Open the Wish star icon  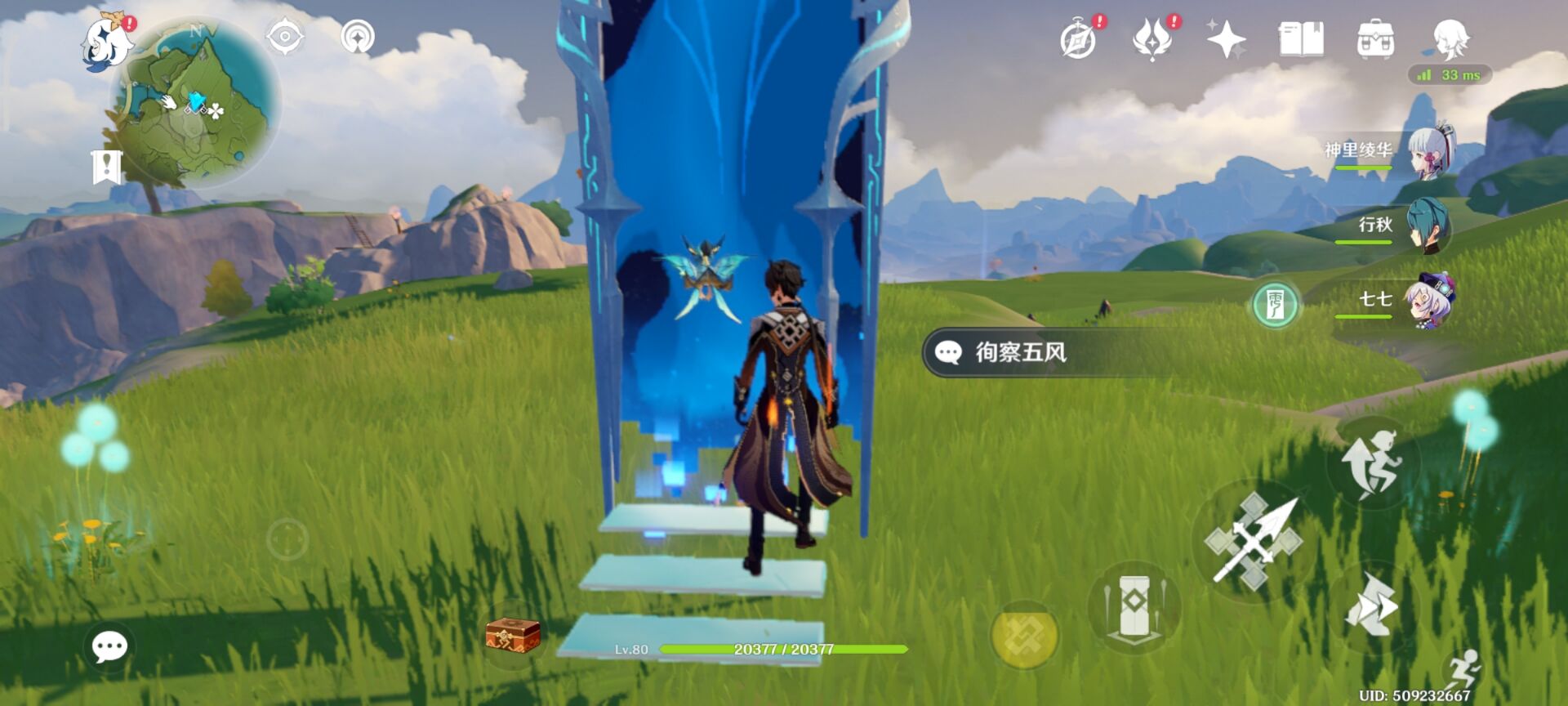tap(1225, 37)
